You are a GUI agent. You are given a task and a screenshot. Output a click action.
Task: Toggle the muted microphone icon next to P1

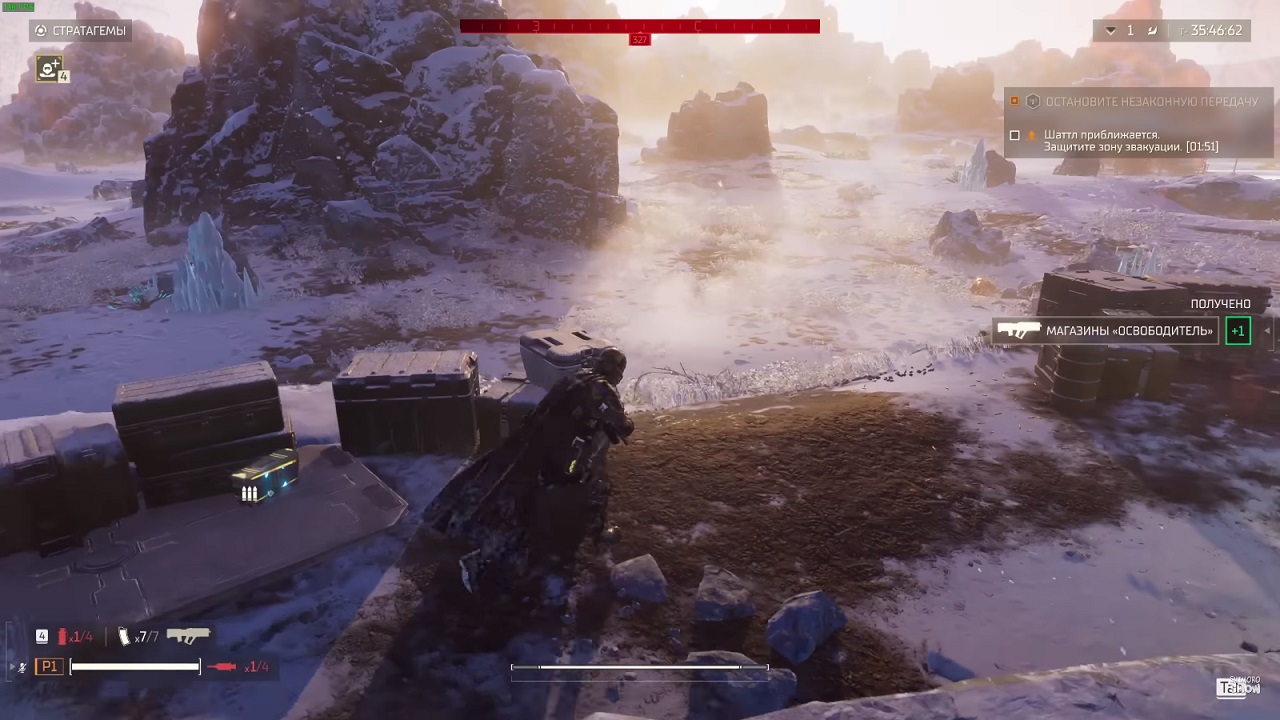click(22, 665)
